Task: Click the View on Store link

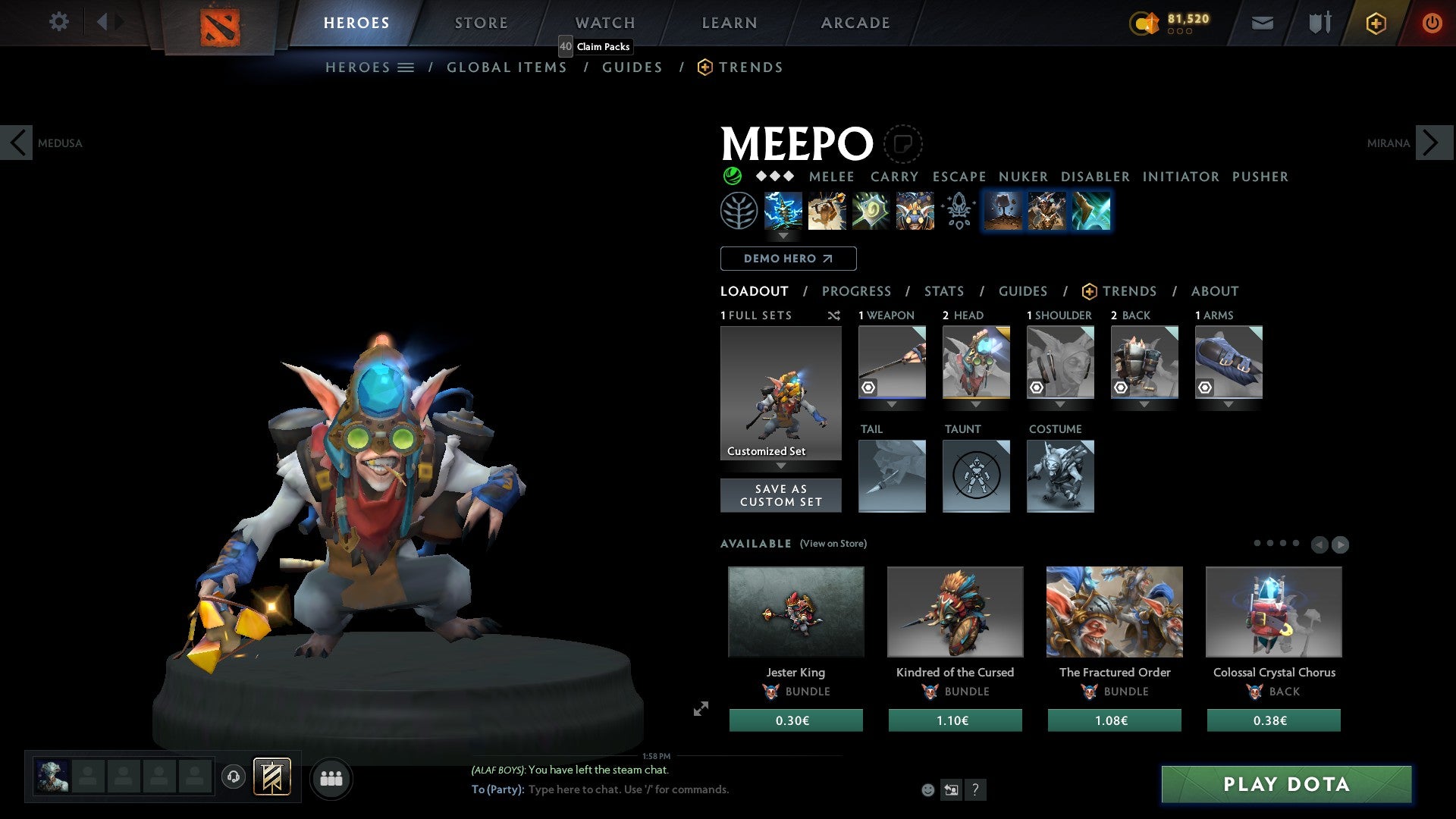Action: (833, 544)
